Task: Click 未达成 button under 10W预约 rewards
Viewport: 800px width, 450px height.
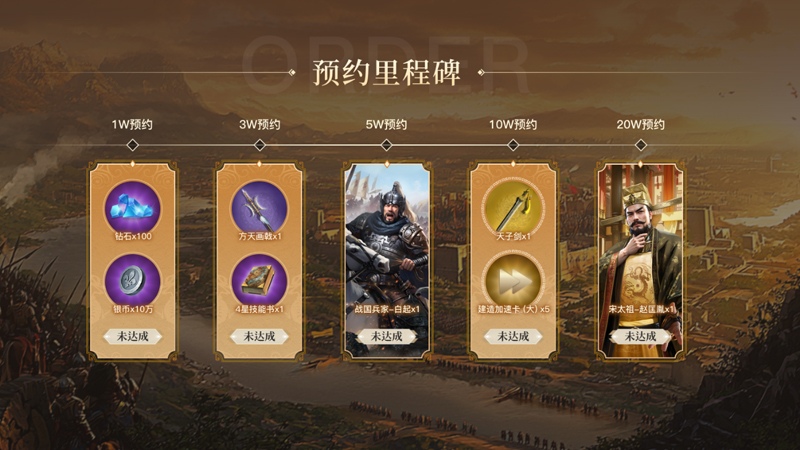Action: [x=513, y=336]
